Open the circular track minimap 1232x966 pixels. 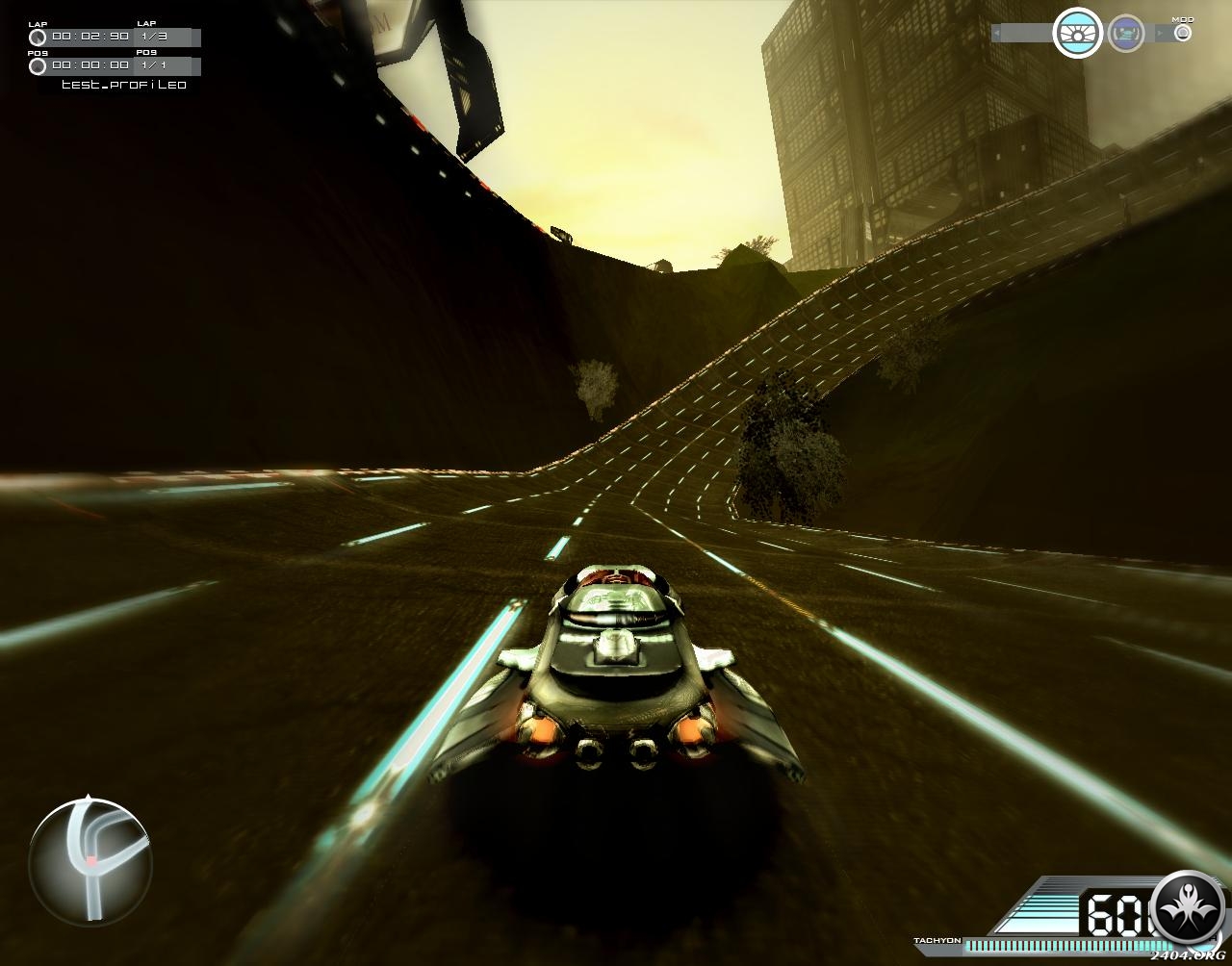tap(90, 860)
